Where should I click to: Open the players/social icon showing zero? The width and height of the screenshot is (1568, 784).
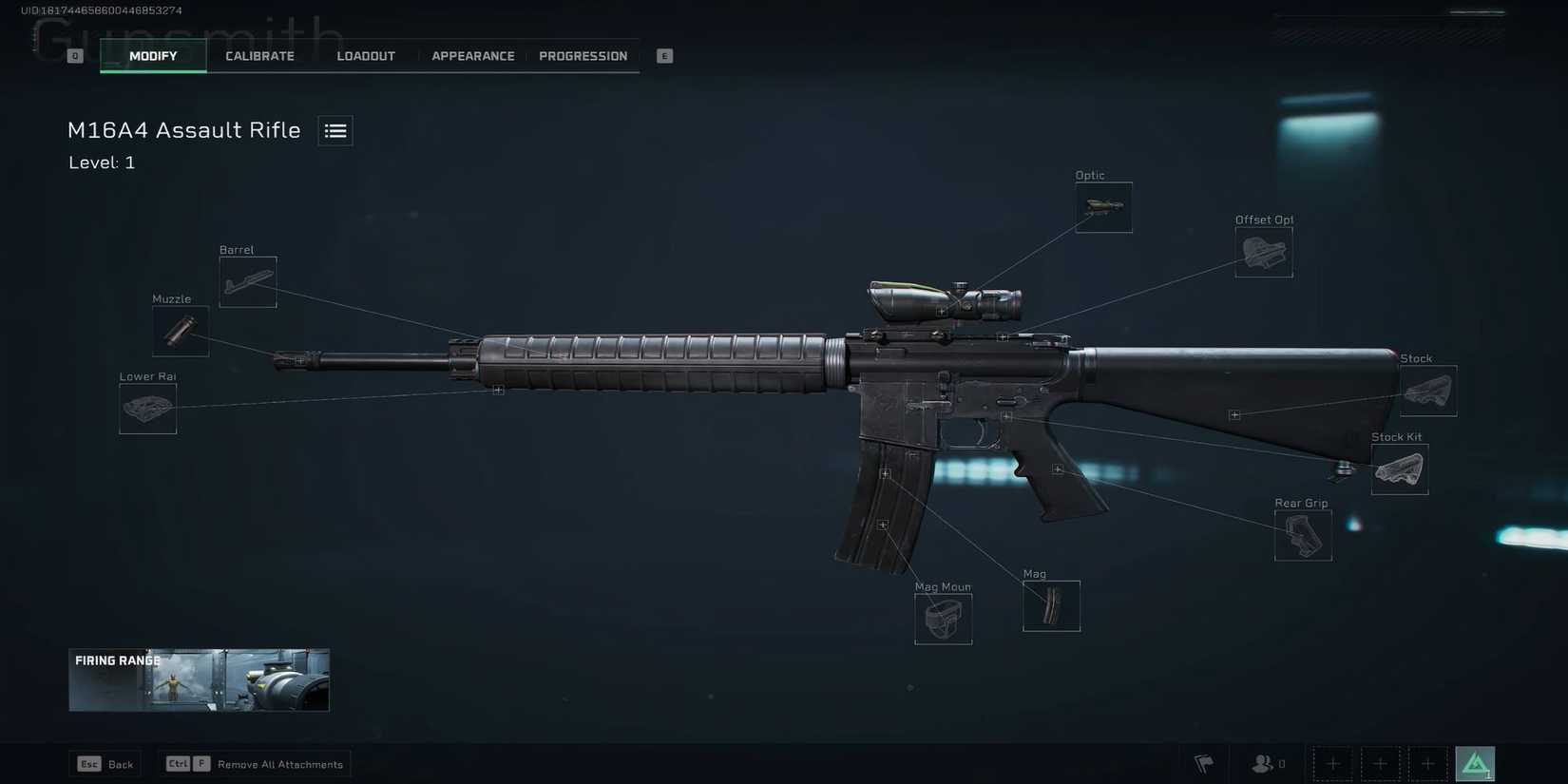[x=1264, y=763]
